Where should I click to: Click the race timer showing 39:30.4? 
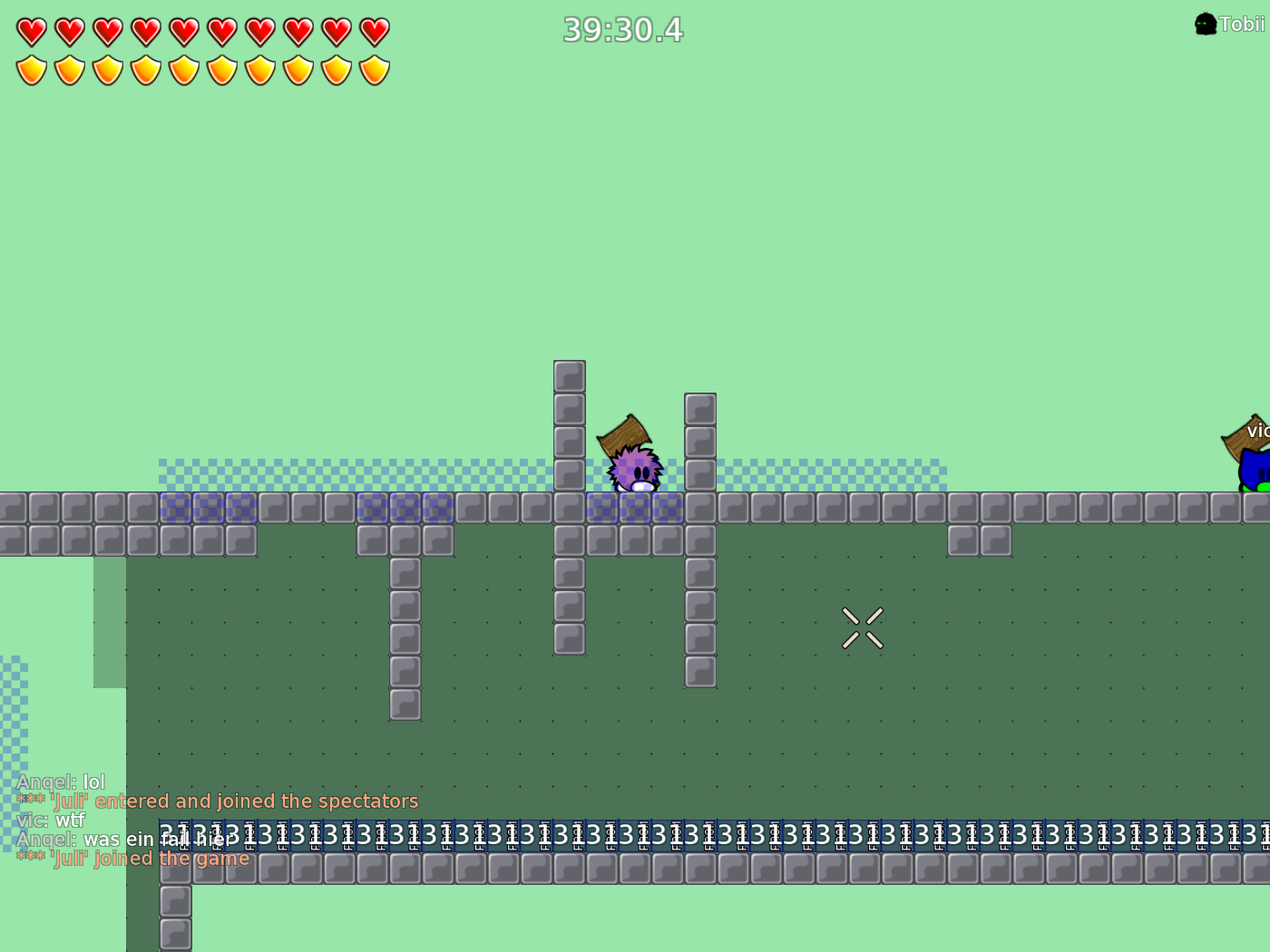tap(623, 29)
